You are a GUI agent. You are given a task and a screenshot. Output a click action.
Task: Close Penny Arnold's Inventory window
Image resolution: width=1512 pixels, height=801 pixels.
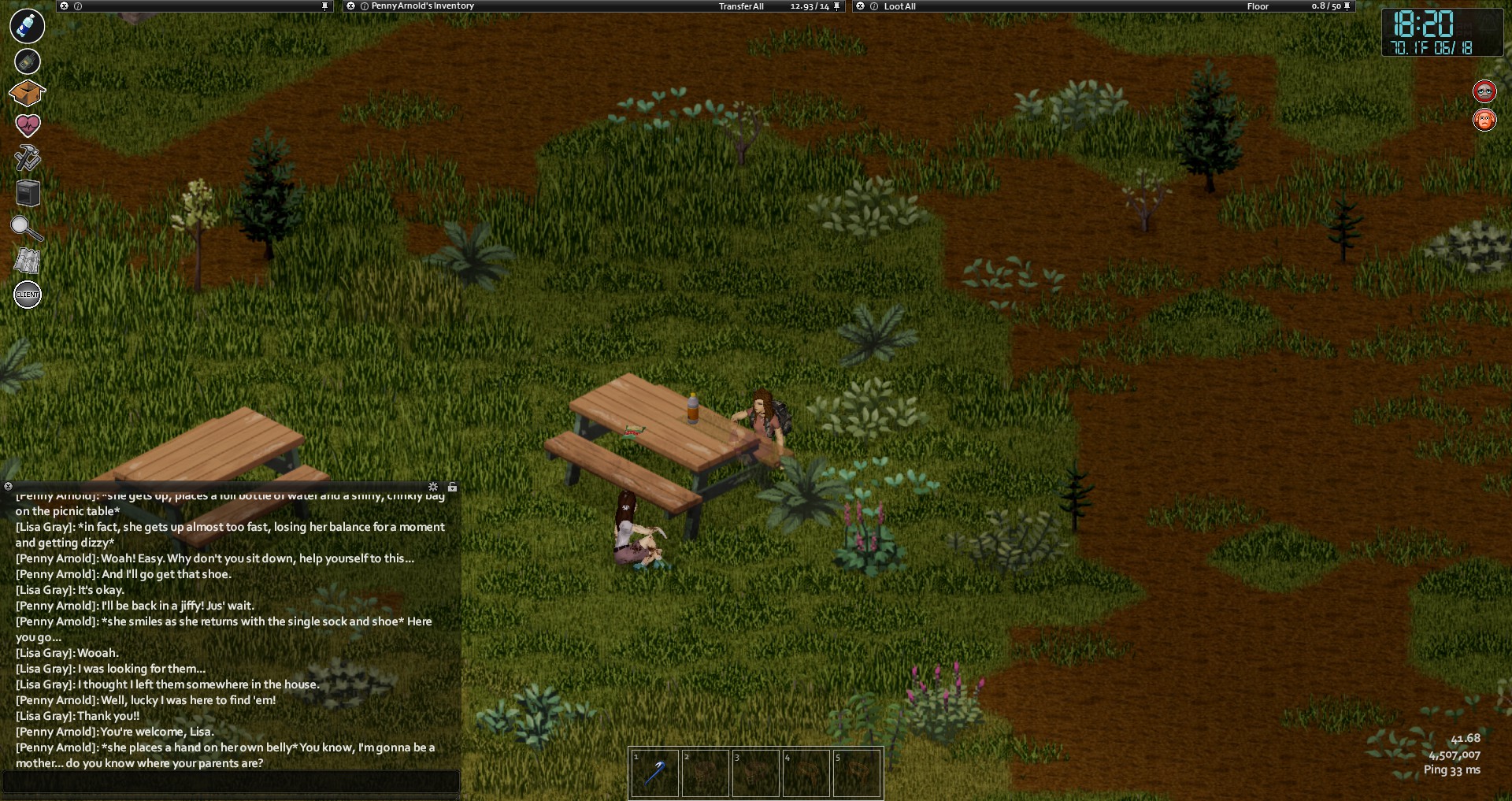click(x=351, y=6)
